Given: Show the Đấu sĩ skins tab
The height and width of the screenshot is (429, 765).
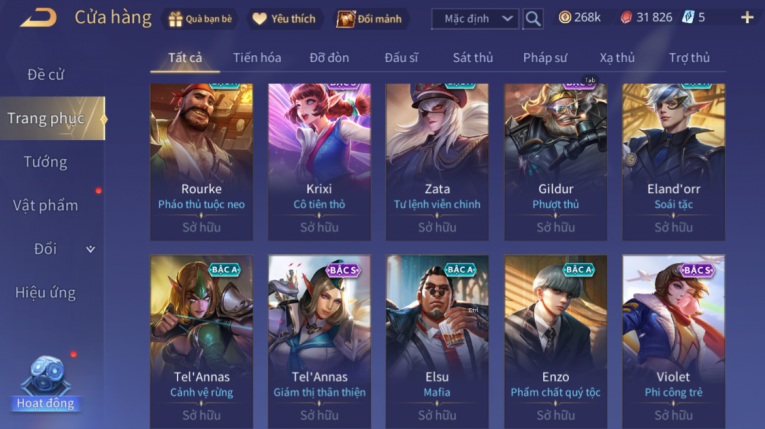Looking at the screenshot, I should [x=402, y=58].
